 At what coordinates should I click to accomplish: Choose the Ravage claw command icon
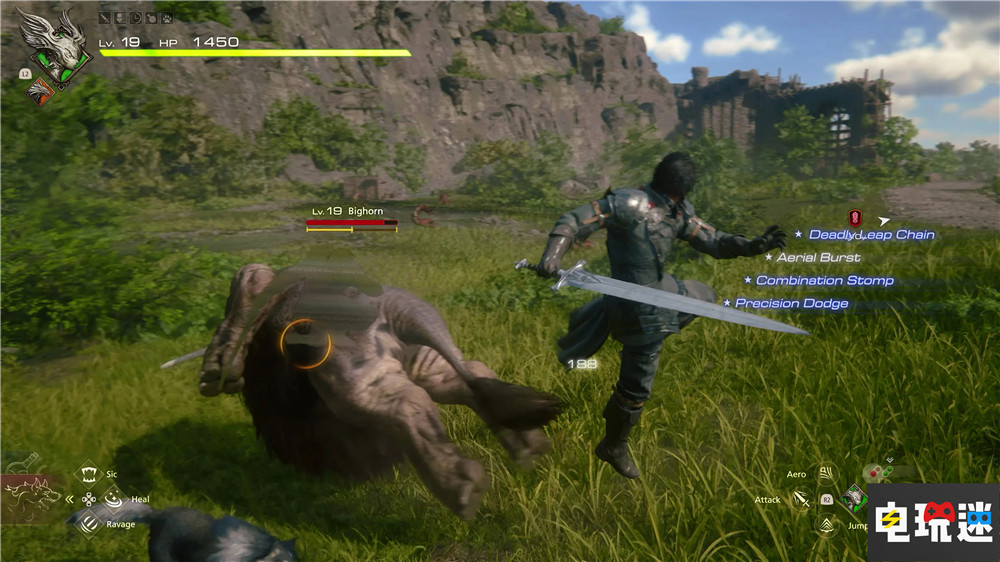(89, 522)
